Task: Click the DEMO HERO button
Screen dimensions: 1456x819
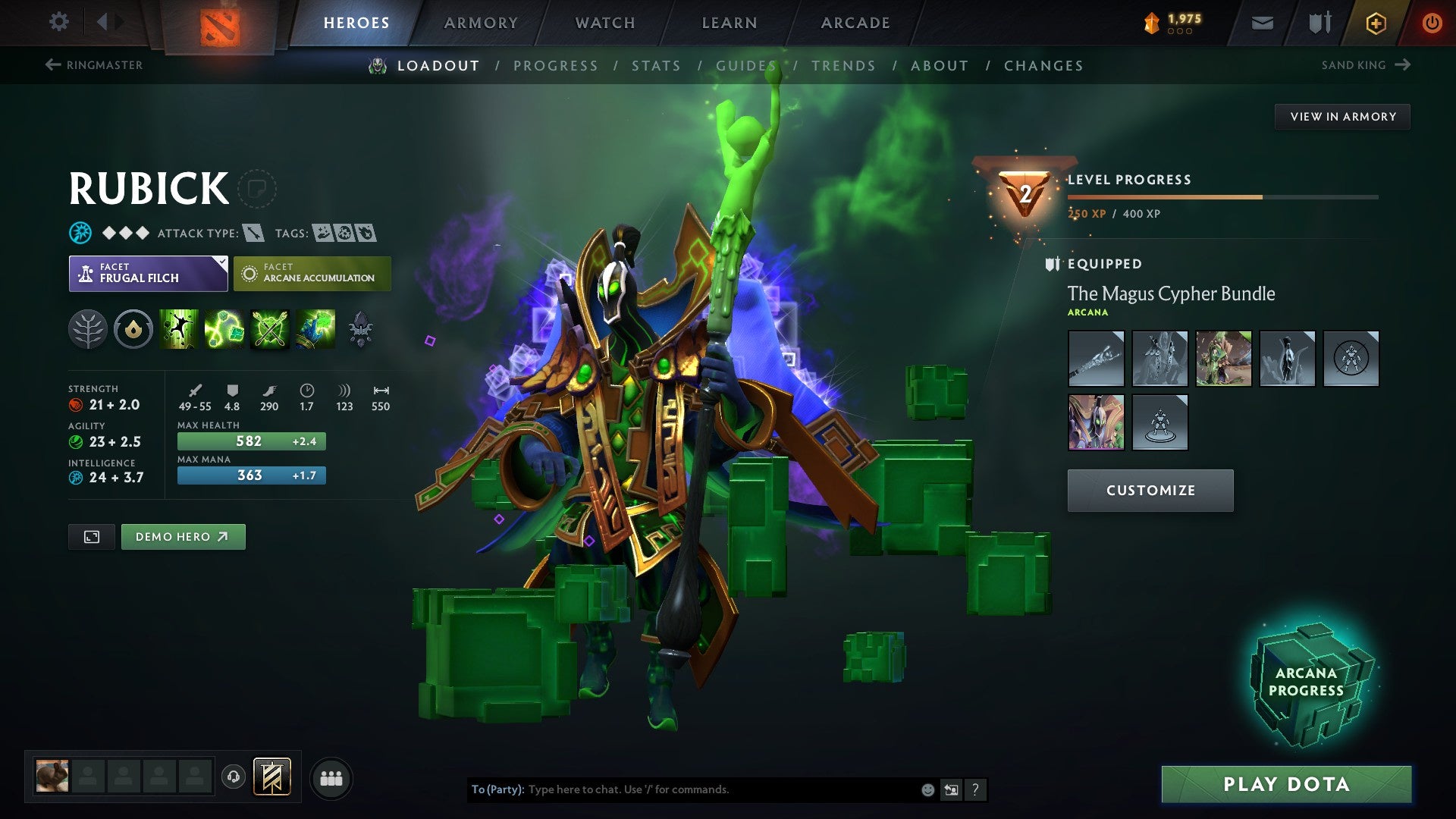Action: pos(183,536)
